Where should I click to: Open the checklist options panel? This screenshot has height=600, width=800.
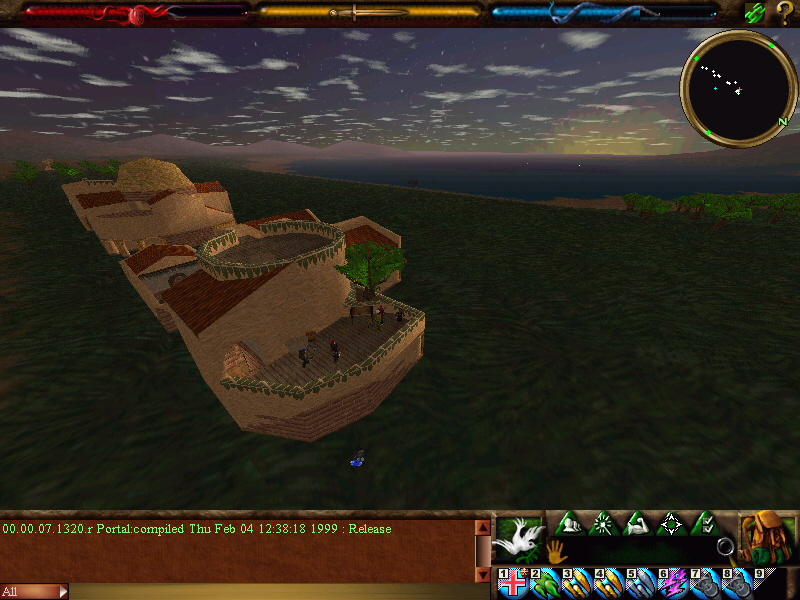point(706,523)
